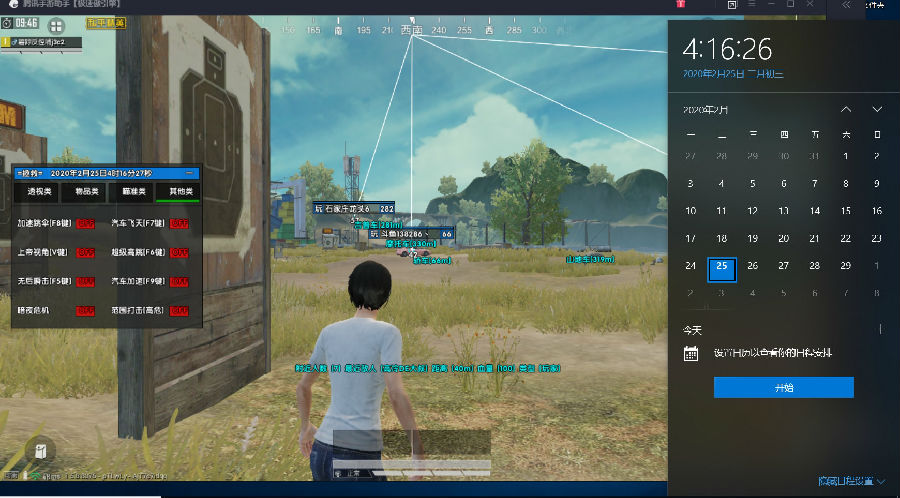Switch to the 其他类 tab
This screenshot has height=498, width=900.
click(181, 190)
